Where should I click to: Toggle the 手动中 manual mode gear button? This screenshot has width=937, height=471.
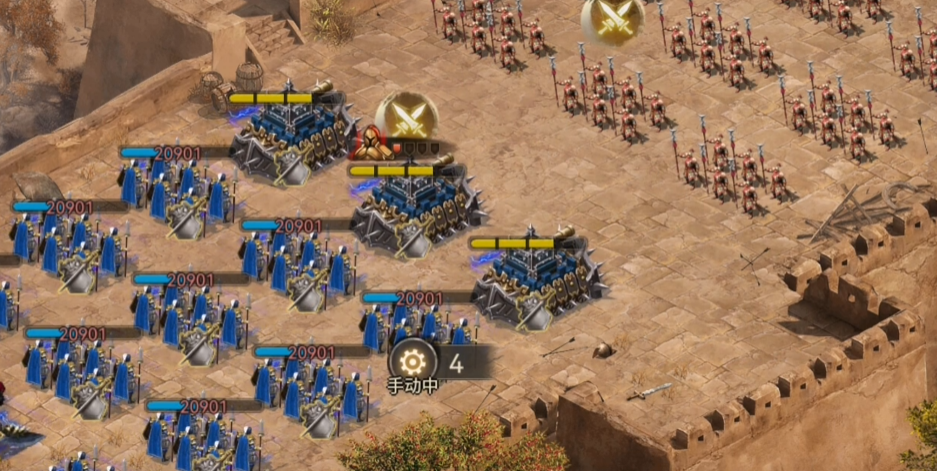410,362
